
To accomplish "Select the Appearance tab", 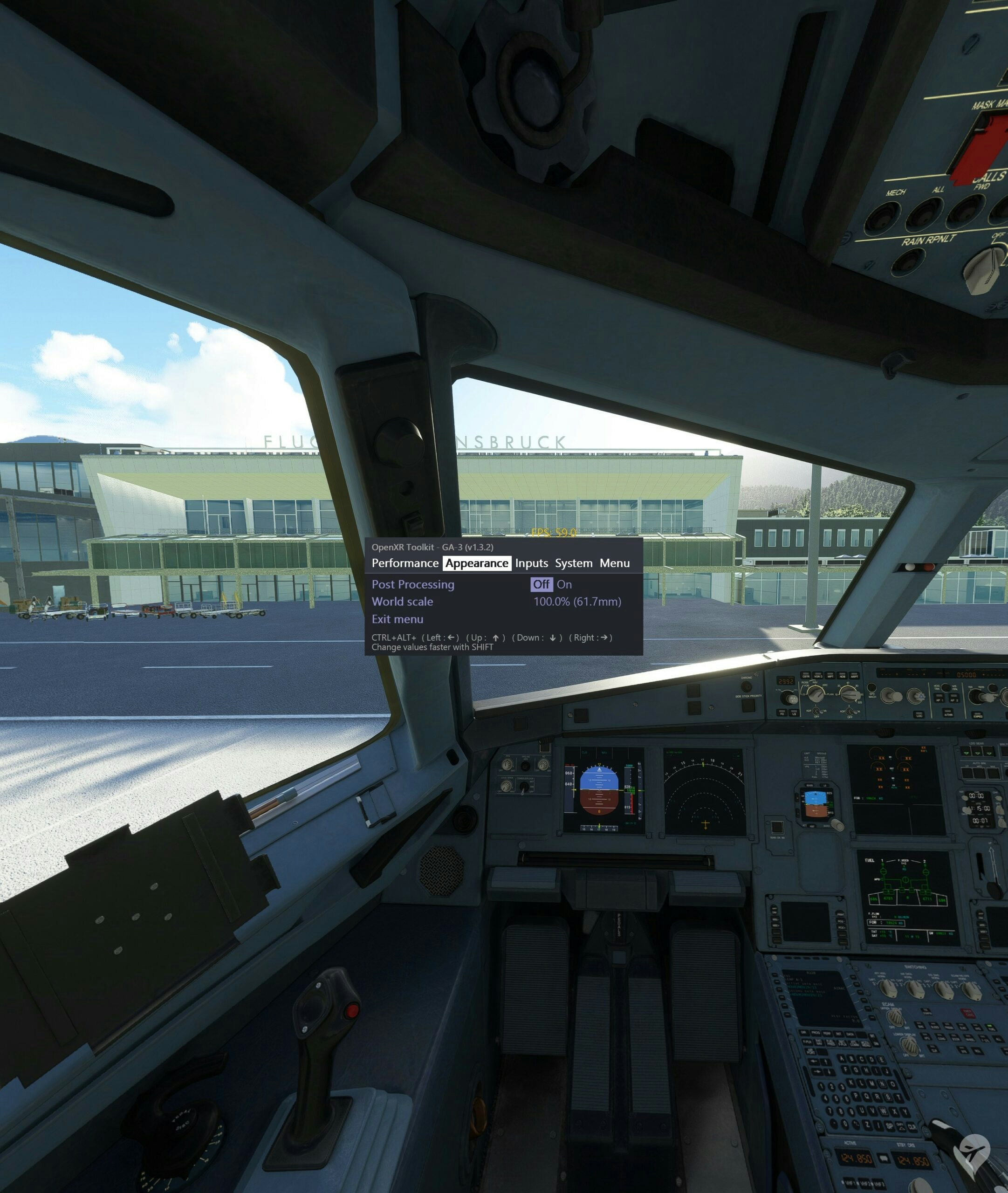I will (x=477, y=563).
